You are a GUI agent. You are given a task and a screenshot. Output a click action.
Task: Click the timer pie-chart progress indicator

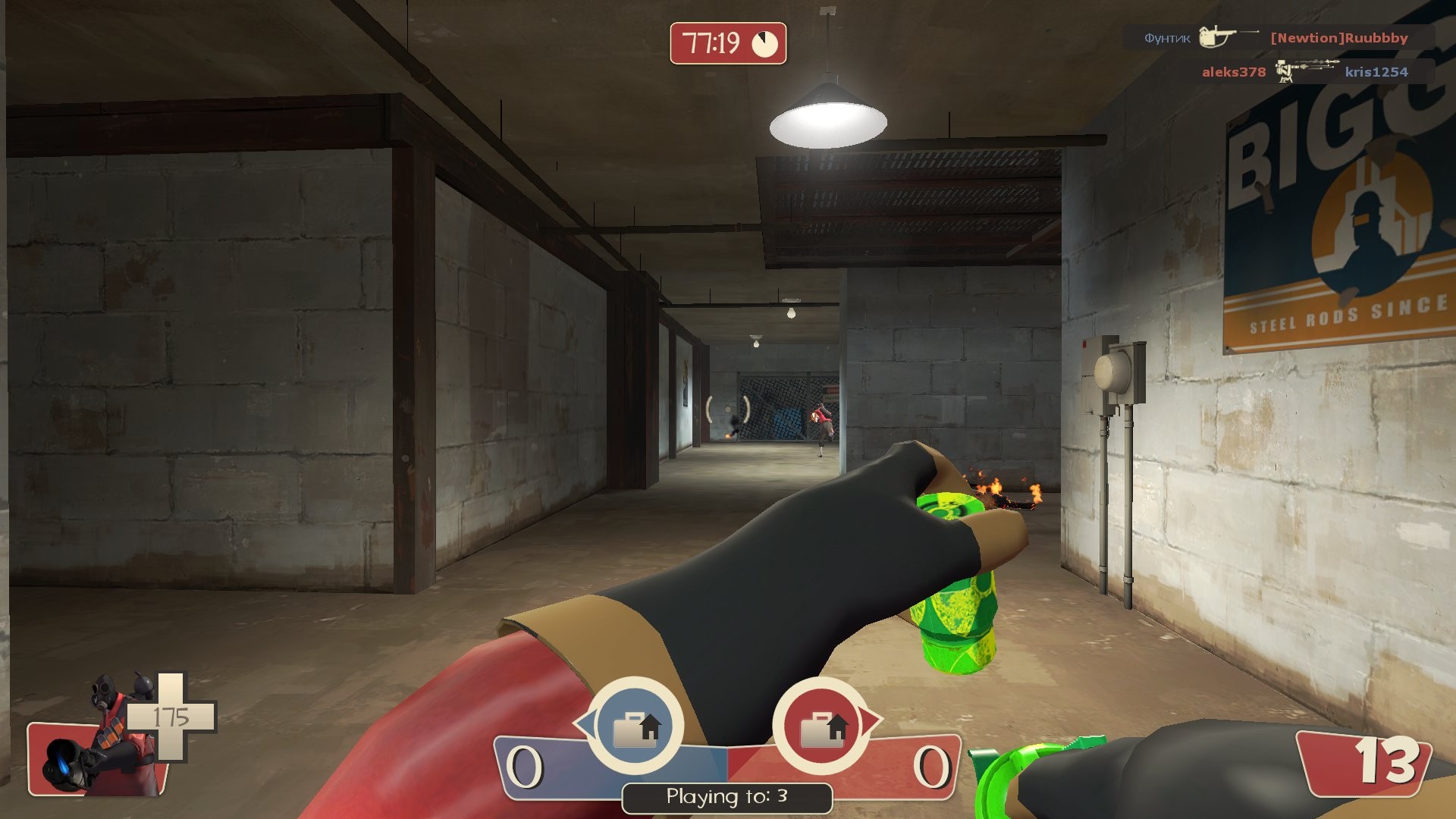tap(765, 45)
